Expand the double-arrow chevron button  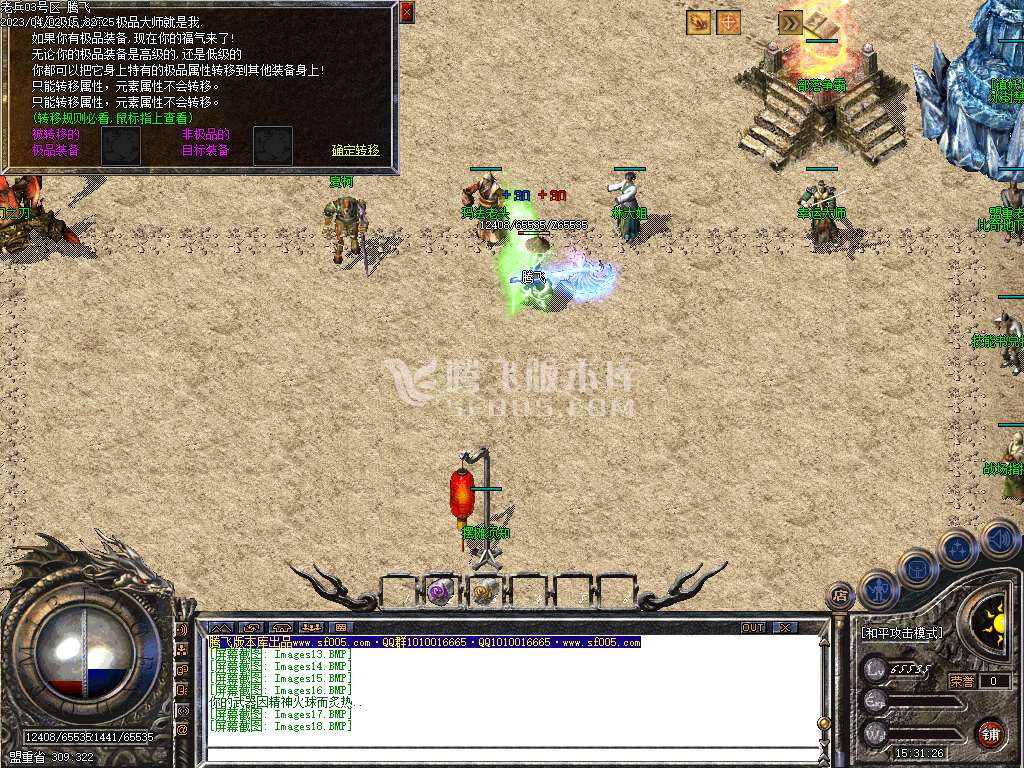790,22
